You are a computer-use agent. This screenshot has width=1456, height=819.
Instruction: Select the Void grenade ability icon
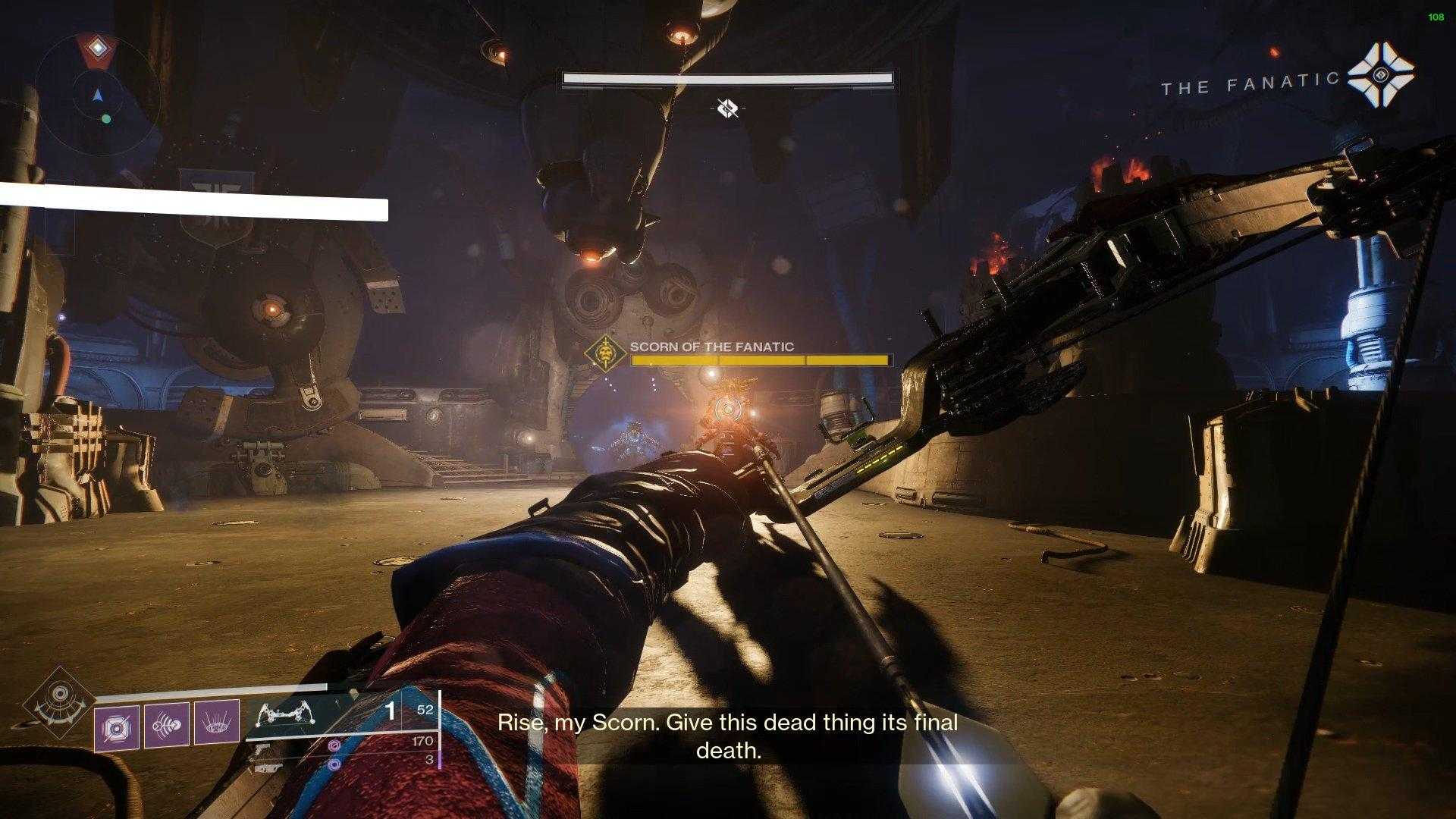[117, 727]
